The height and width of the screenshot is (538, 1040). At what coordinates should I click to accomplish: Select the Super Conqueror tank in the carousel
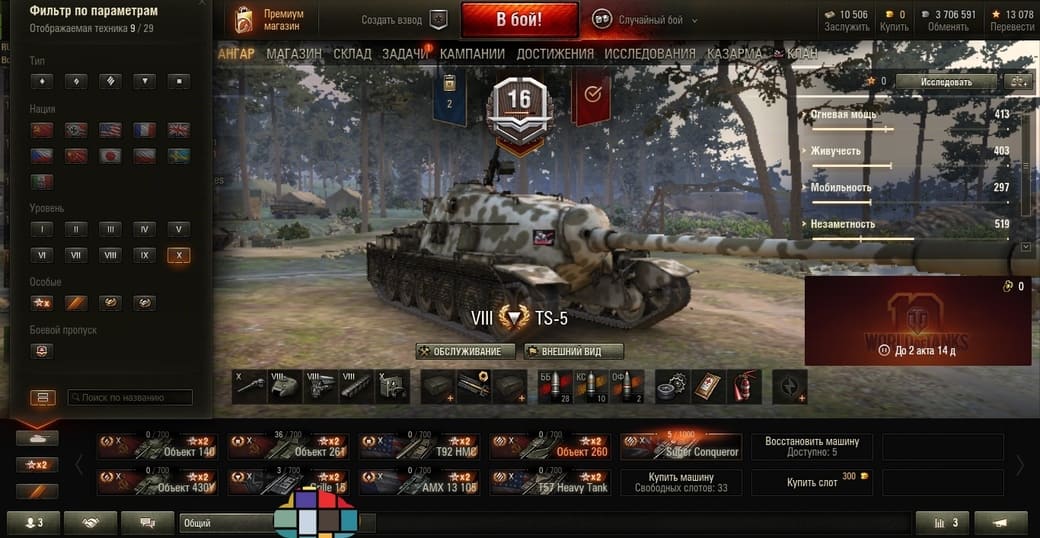(681, 447)
